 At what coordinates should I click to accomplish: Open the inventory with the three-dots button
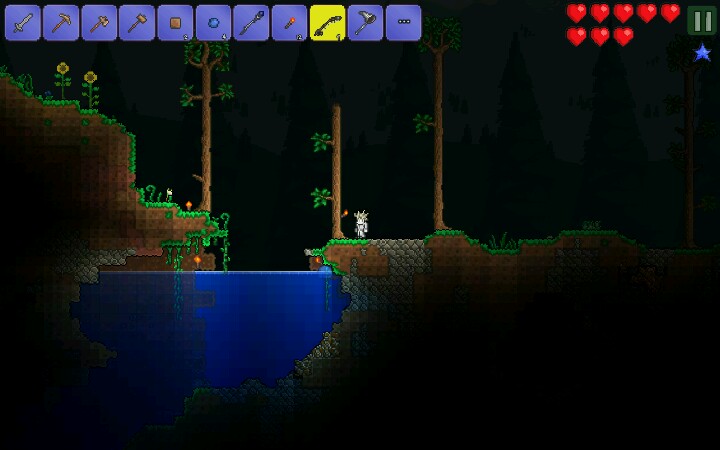point(403,22)
